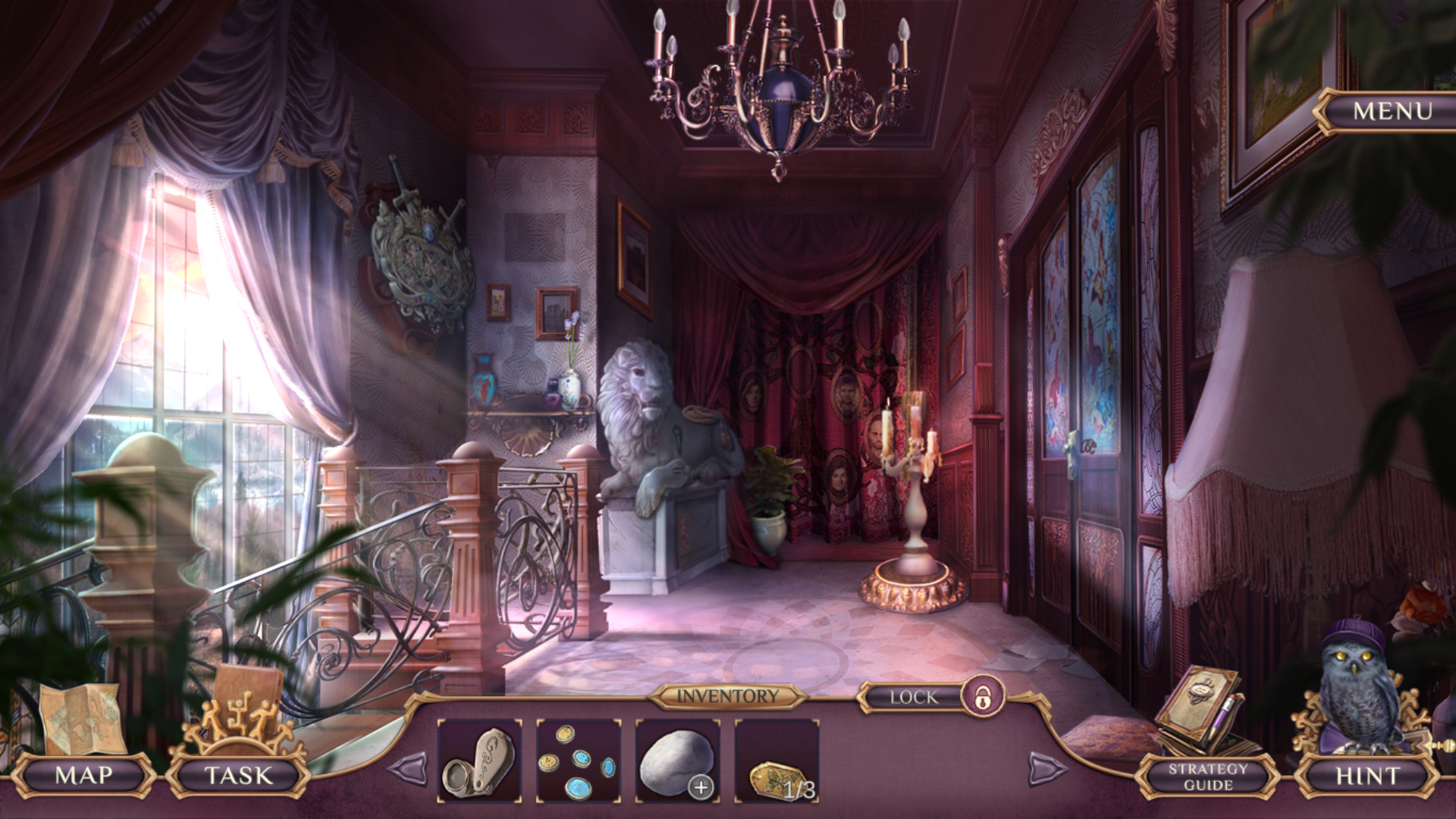
Task: Select the gems and coins inventory slot
Action: click(579, 761)
